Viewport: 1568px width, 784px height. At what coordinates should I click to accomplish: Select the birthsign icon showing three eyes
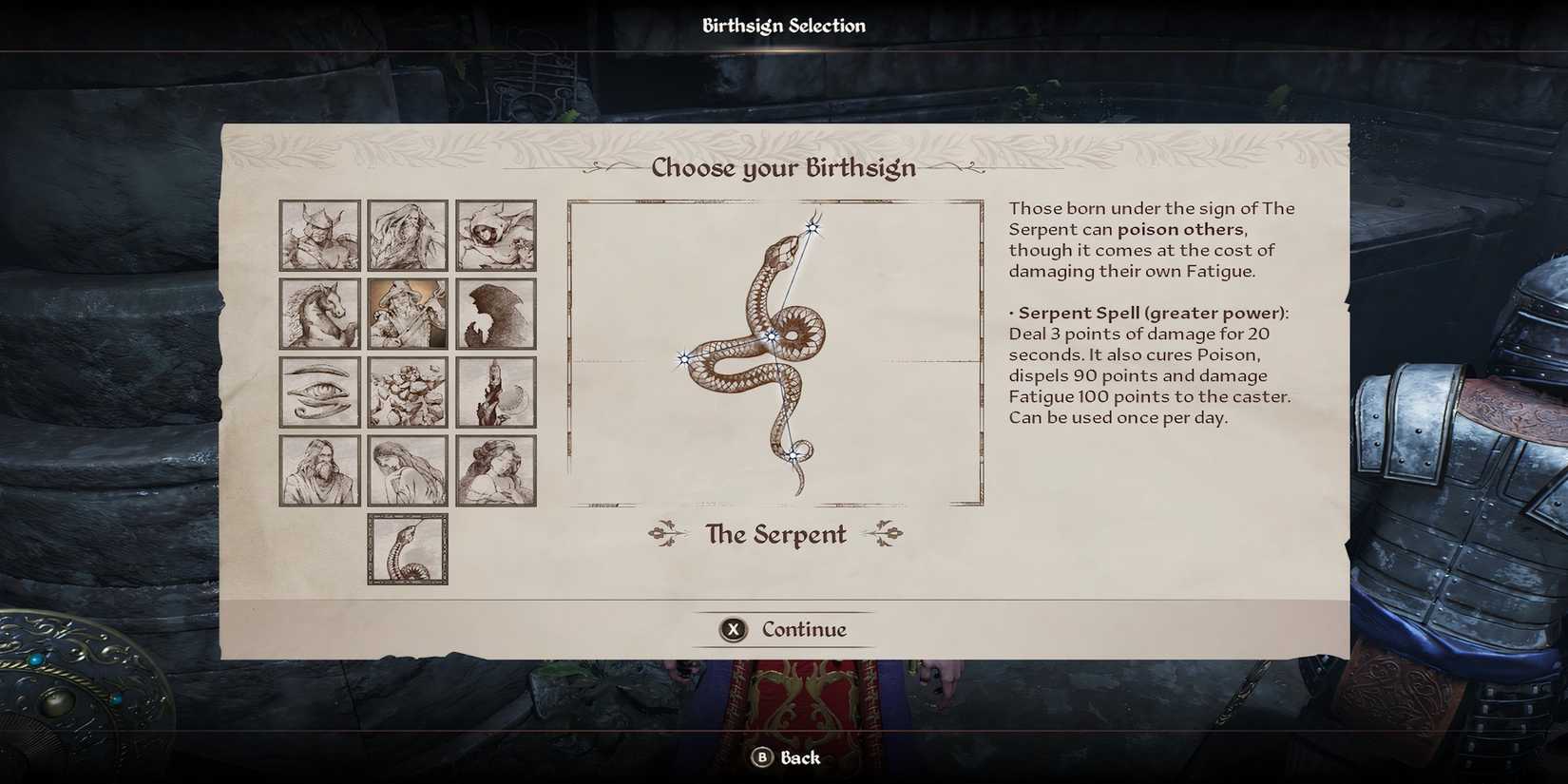point(318,391)
